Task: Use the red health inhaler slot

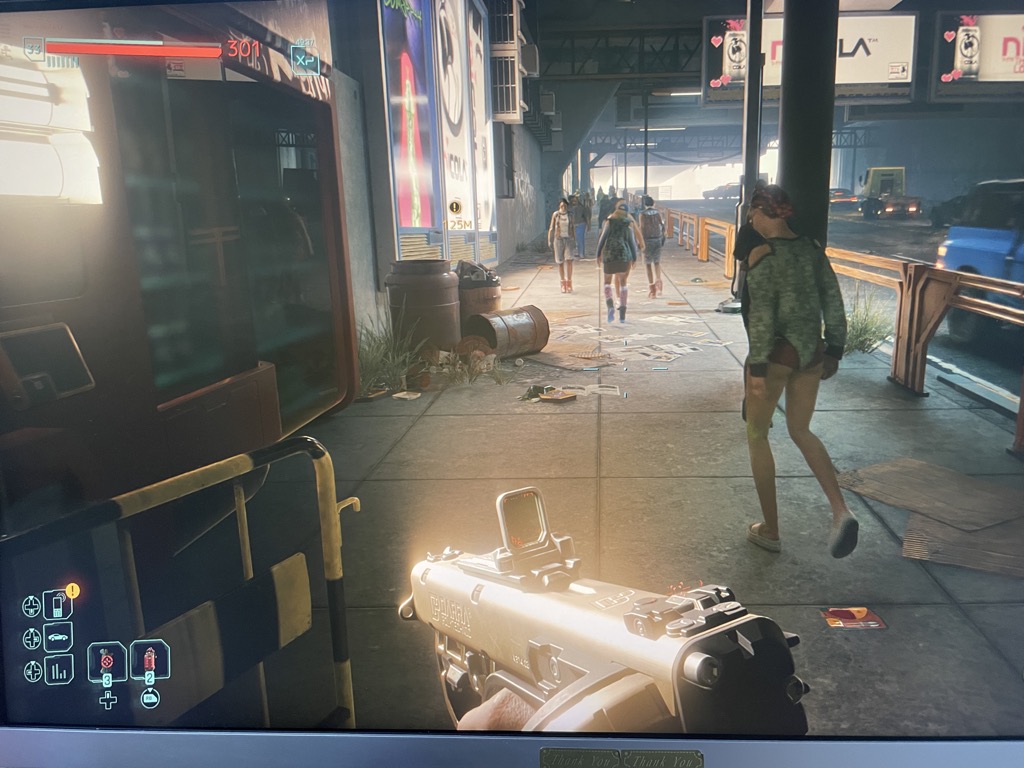Action: coord(150,660)
